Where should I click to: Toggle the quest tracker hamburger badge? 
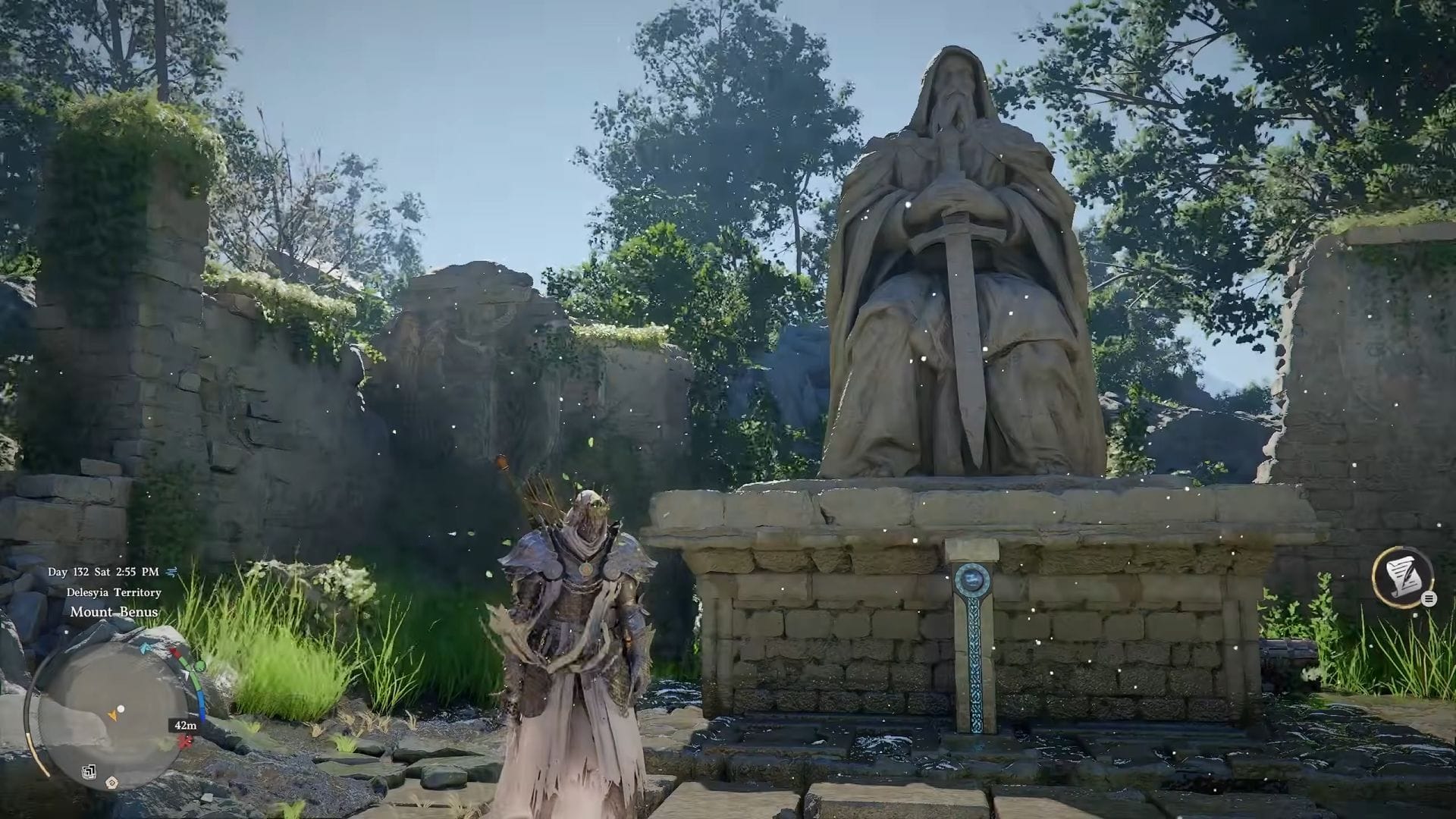[x=1429, y=599]
